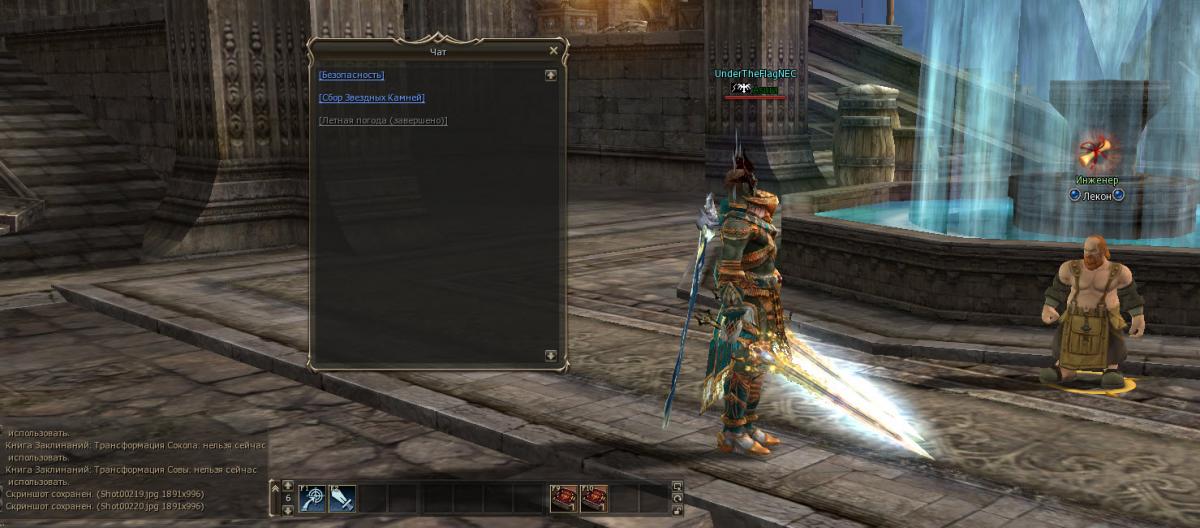Viewport: 1200px width, 528px height.
Task: Use the spellbook in the F9 slot
Action: coord(564,497)
